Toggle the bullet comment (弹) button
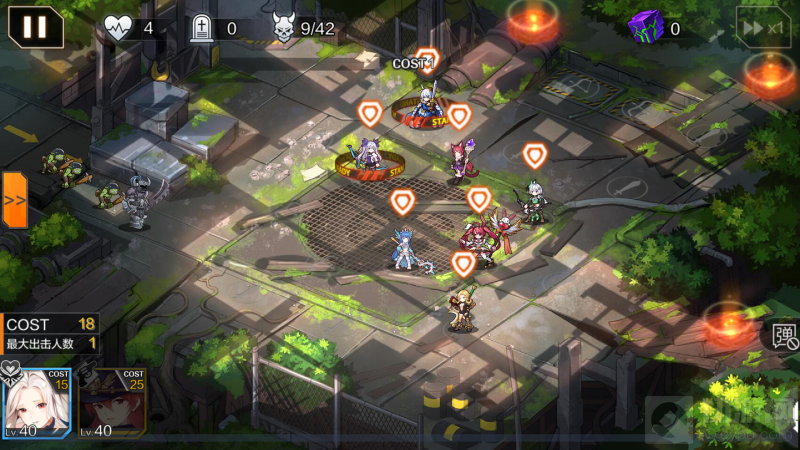 pos(785,336)
